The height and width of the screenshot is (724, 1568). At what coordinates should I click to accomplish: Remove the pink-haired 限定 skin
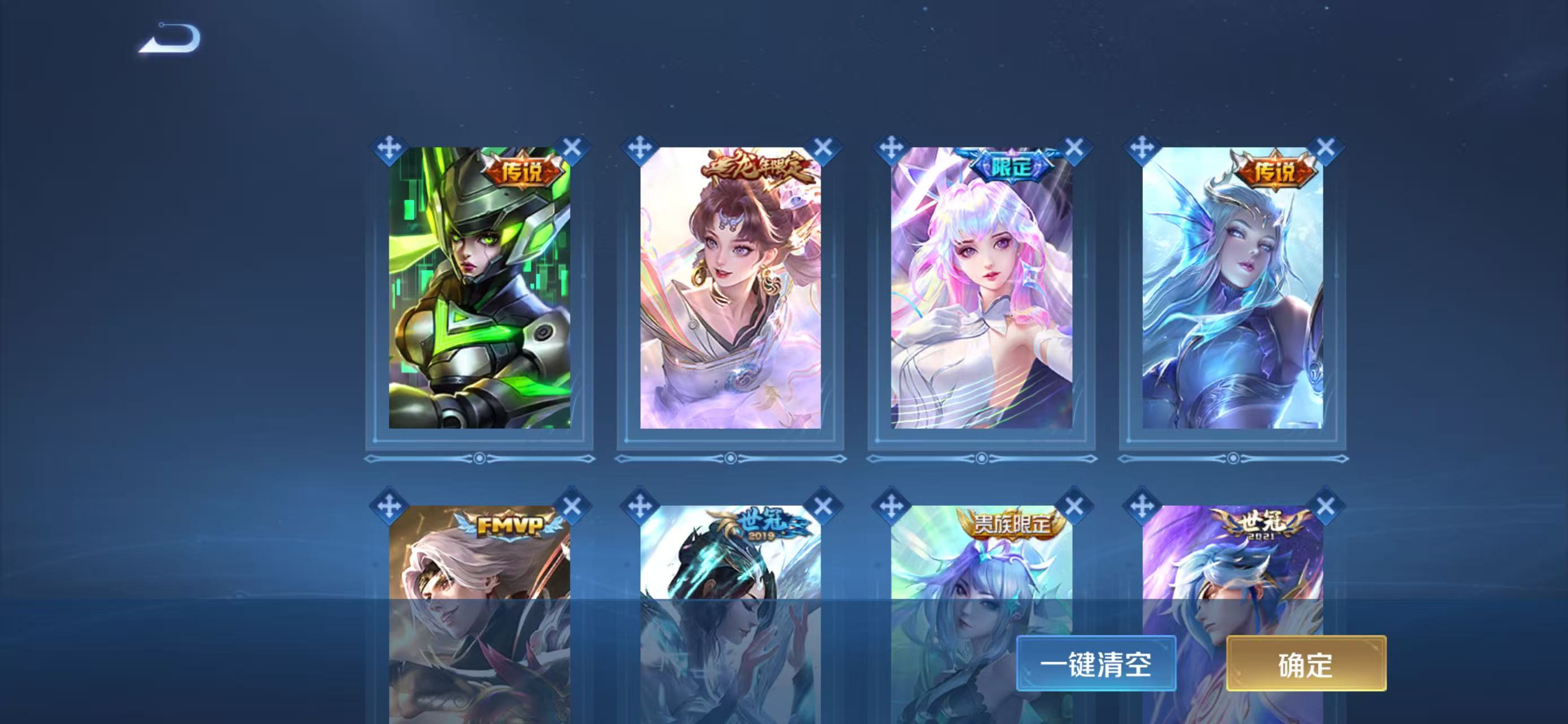(1075, 148)
